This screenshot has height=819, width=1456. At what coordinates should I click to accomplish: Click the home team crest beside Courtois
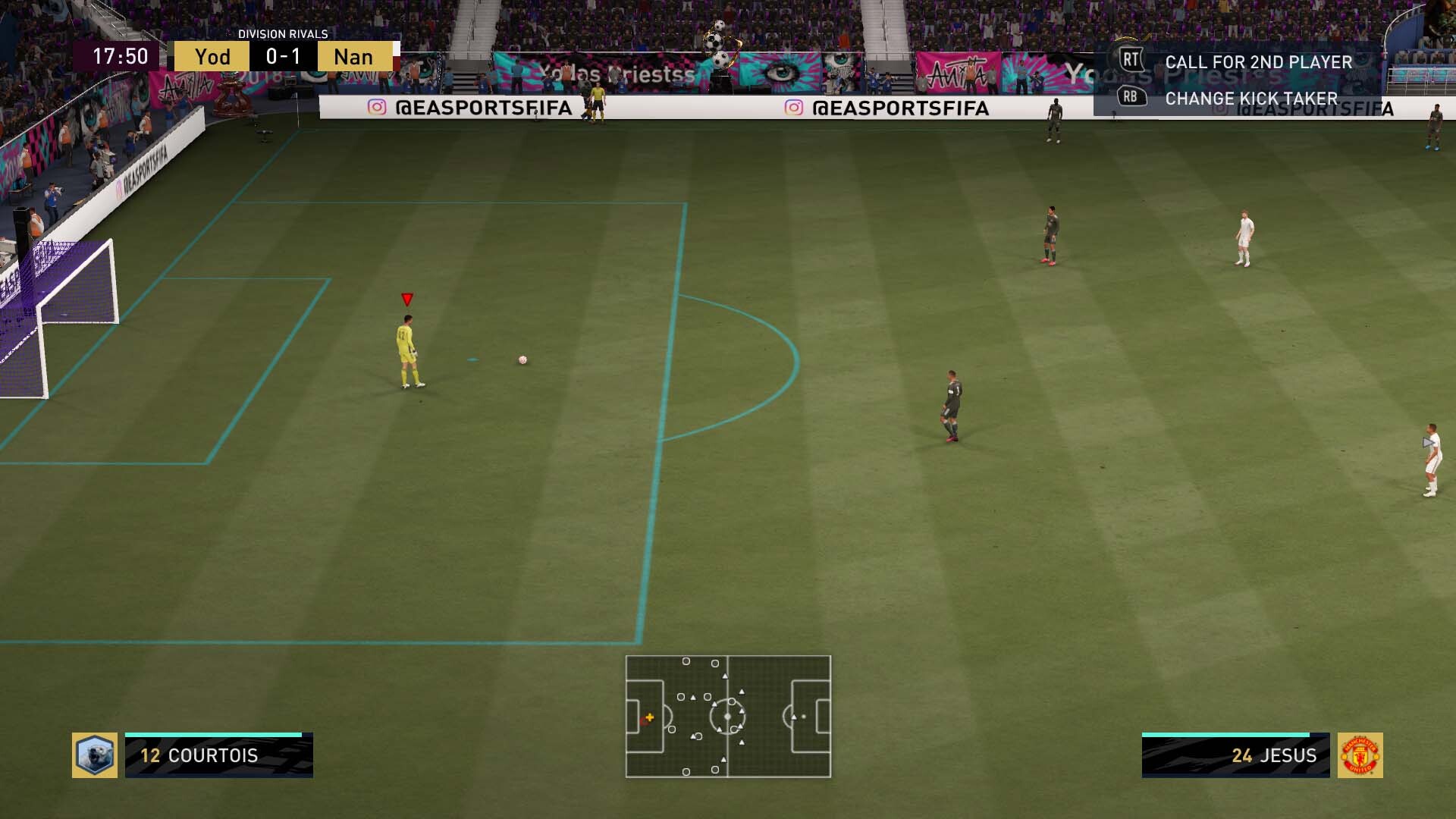tap(95, 755)
